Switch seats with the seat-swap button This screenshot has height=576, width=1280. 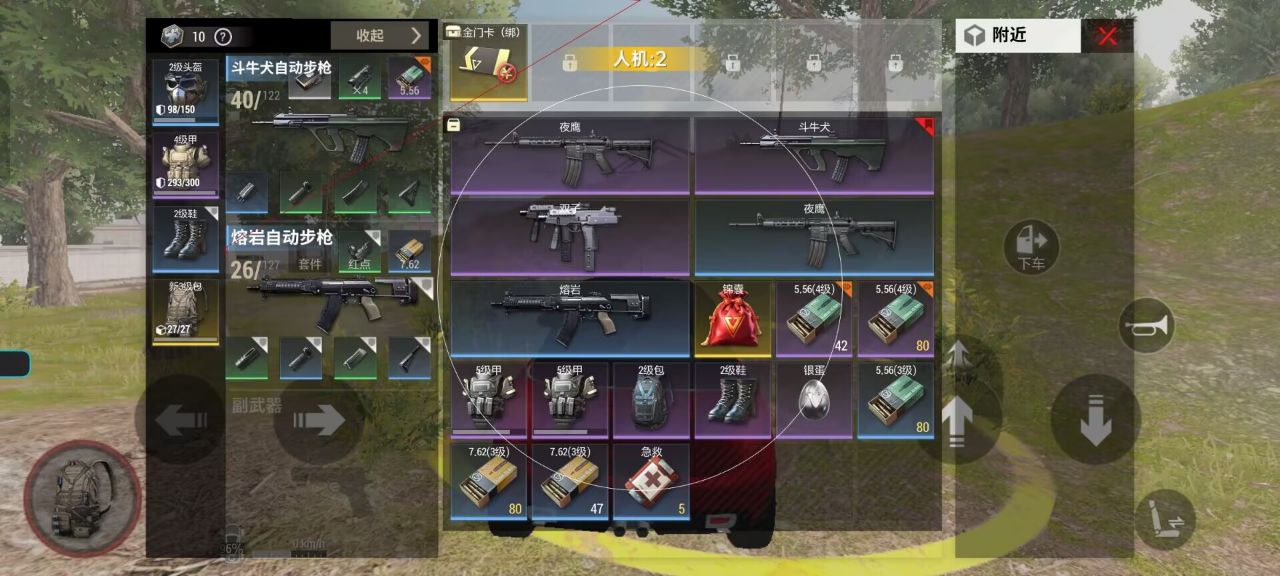click(x=1164, y=519)
